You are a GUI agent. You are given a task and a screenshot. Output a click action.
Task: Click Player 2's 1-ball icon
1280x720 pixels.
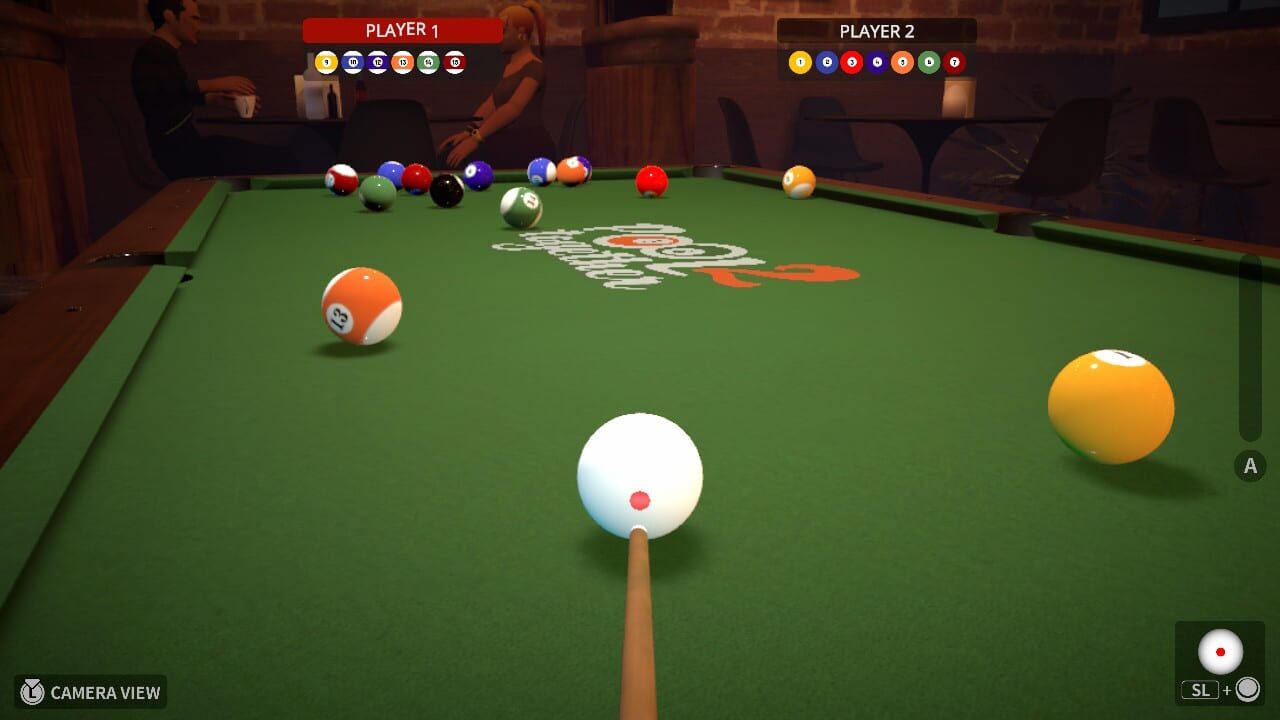tap(799, 61)
